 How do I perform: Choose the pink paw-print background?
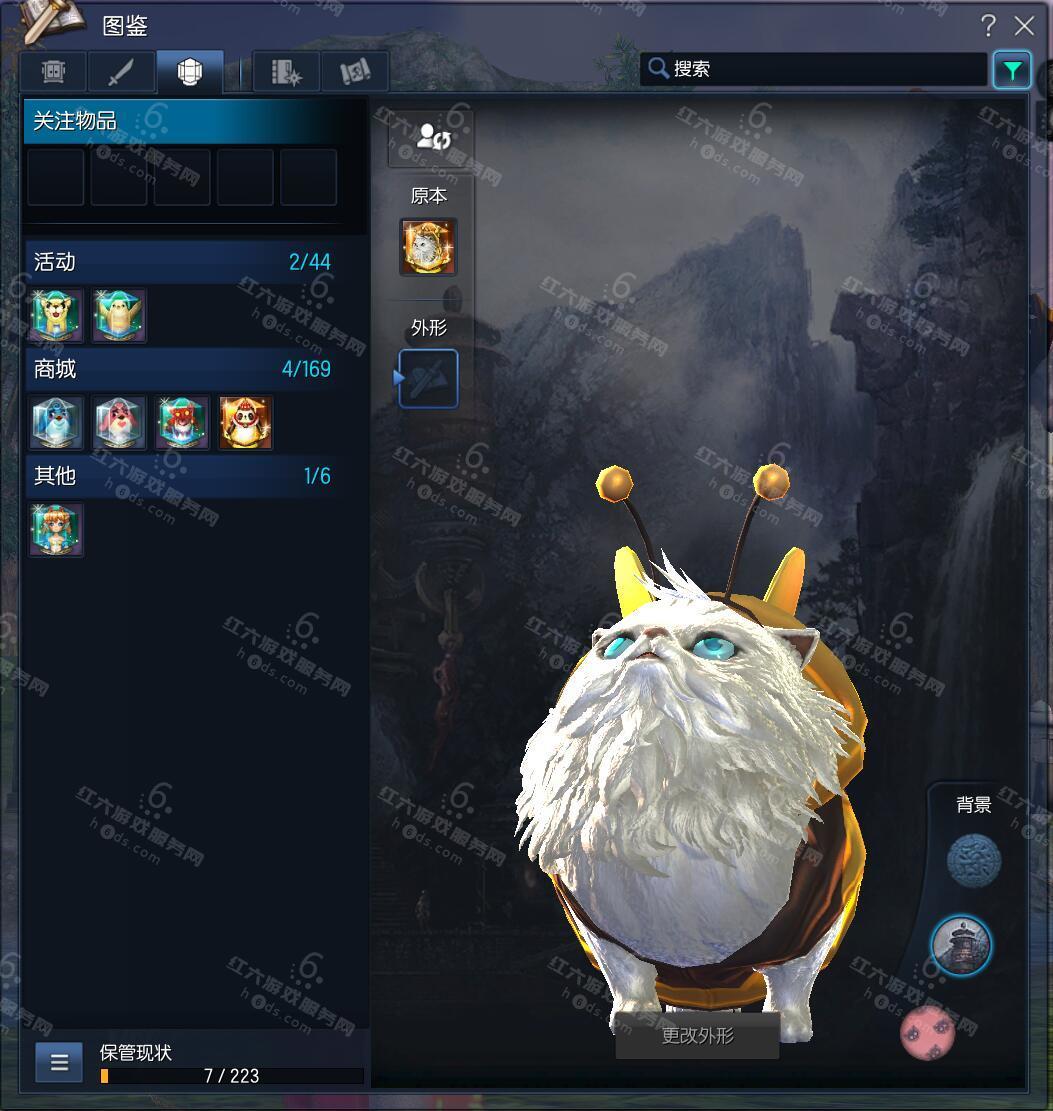[x=927, y=1033]
